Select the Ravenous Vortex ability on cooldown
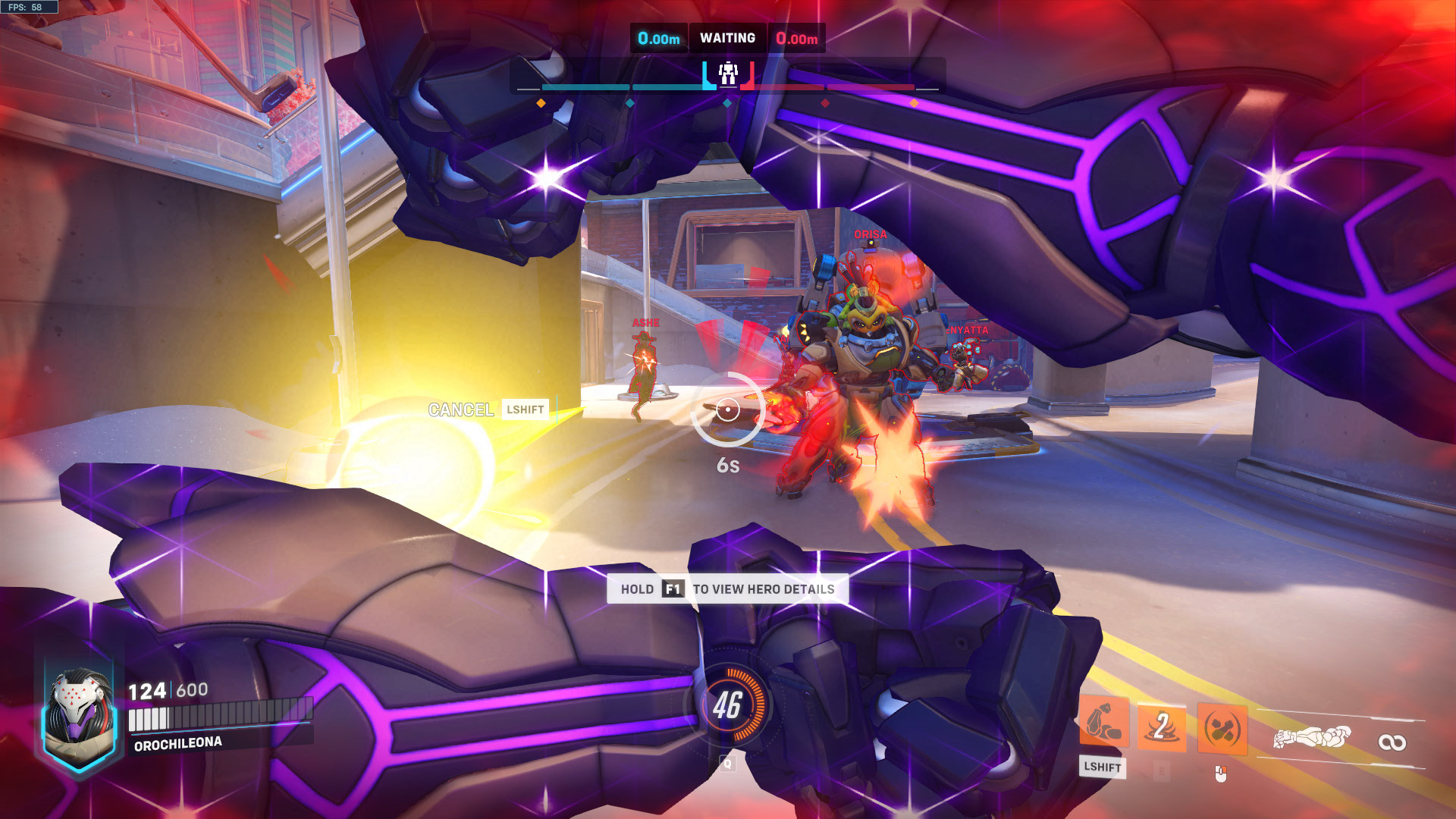Image resolution: width=1456 pixels, height=819 pixels. [1161, 726]
